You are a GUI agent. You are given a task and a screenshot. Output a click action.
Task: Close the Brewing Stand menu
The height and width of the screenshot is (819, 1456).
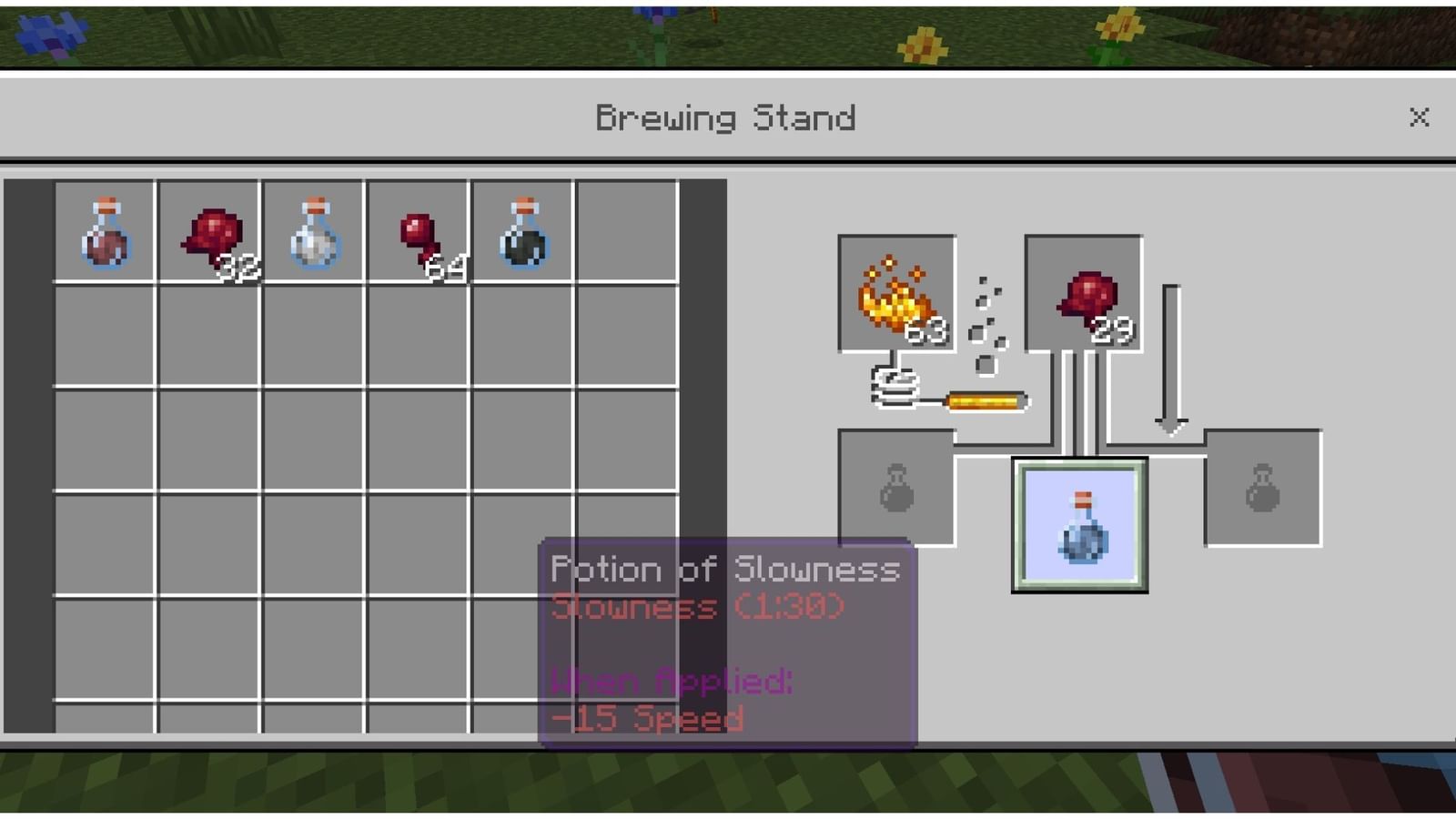(1419, 116)
